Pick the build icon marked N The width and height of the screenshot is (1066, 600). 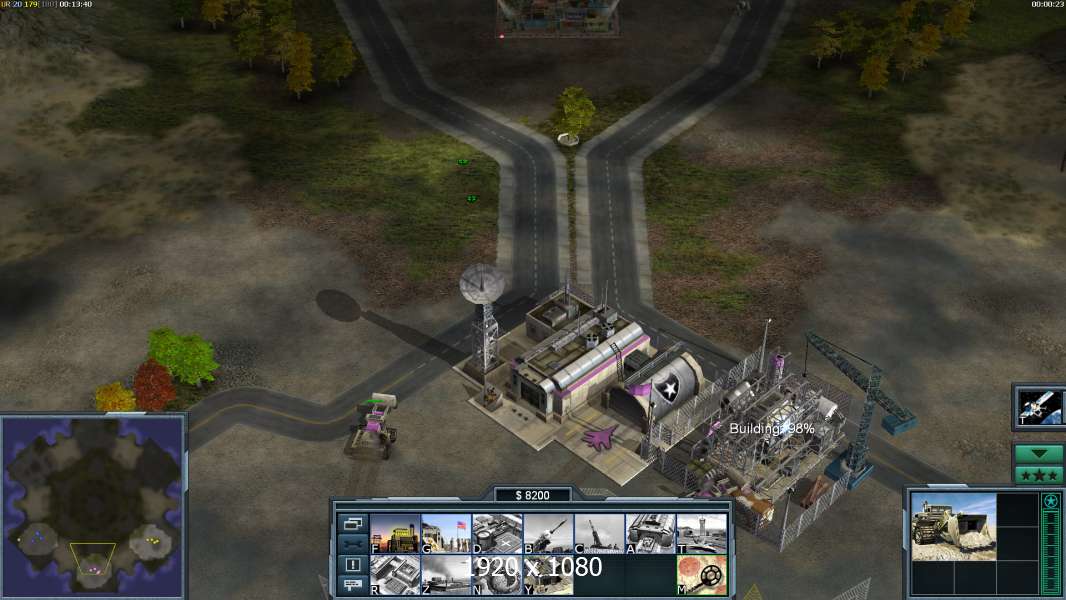497,575
